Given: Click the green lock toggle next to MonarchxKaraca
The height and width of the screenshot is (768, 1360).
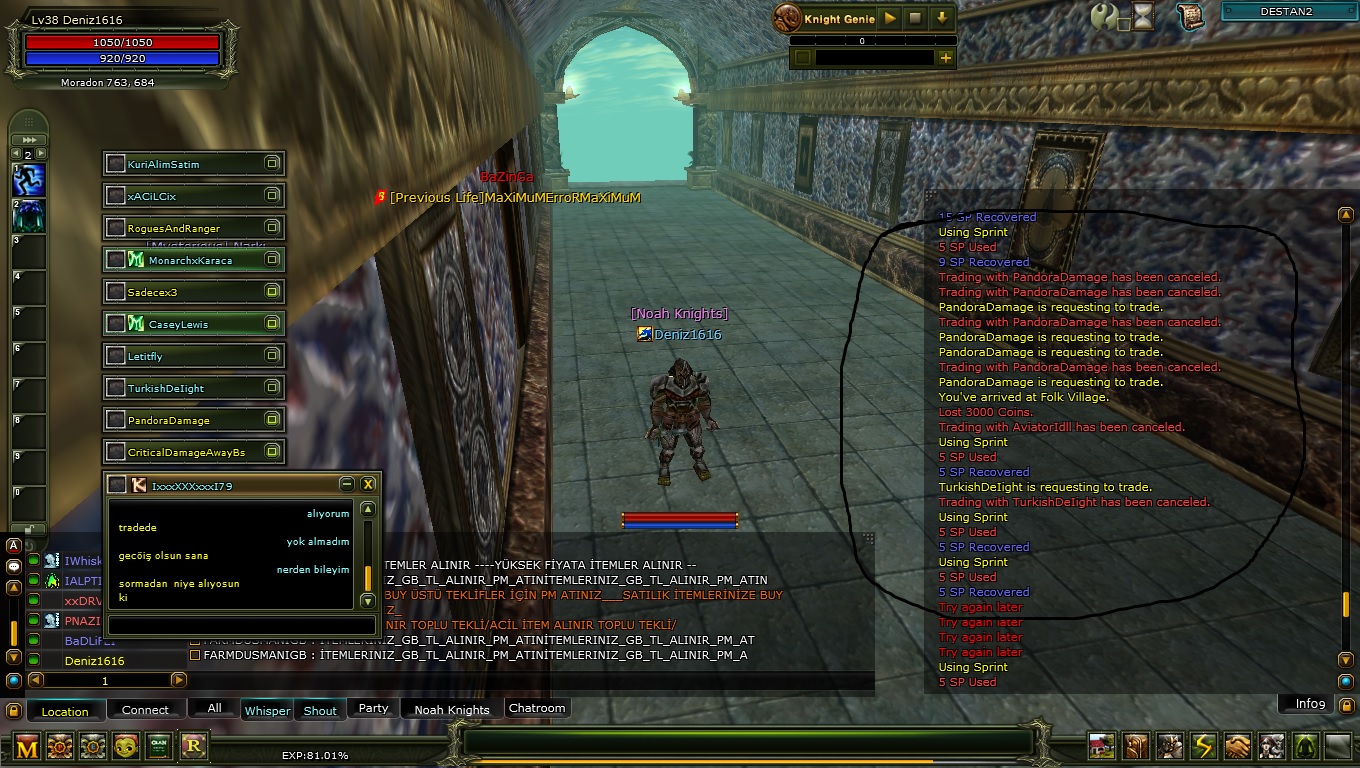Looking at the screenshot, I should click(x=272, y=259).
